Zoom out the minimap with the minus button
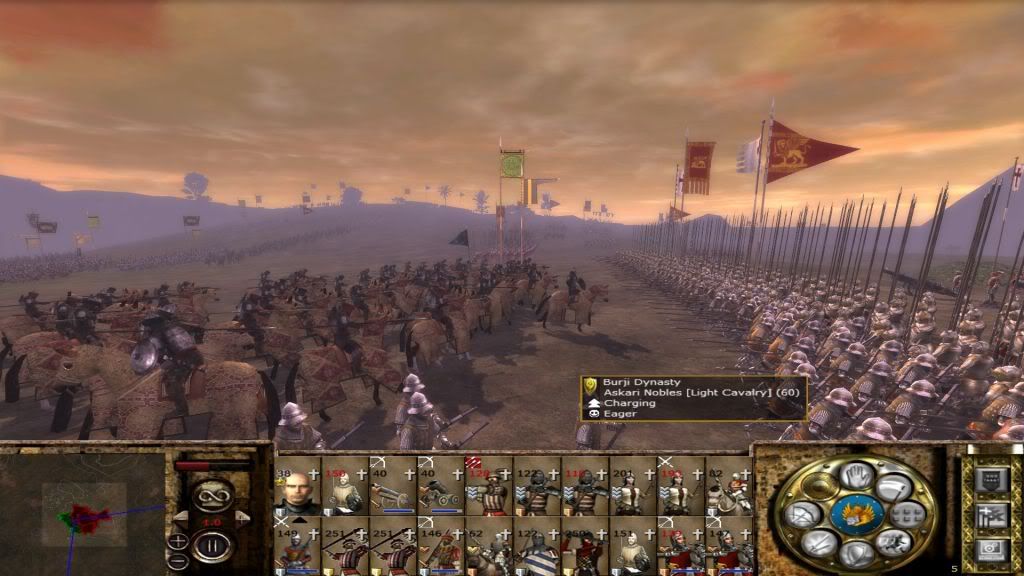1024x576 pixels. (x=177, y=564)
